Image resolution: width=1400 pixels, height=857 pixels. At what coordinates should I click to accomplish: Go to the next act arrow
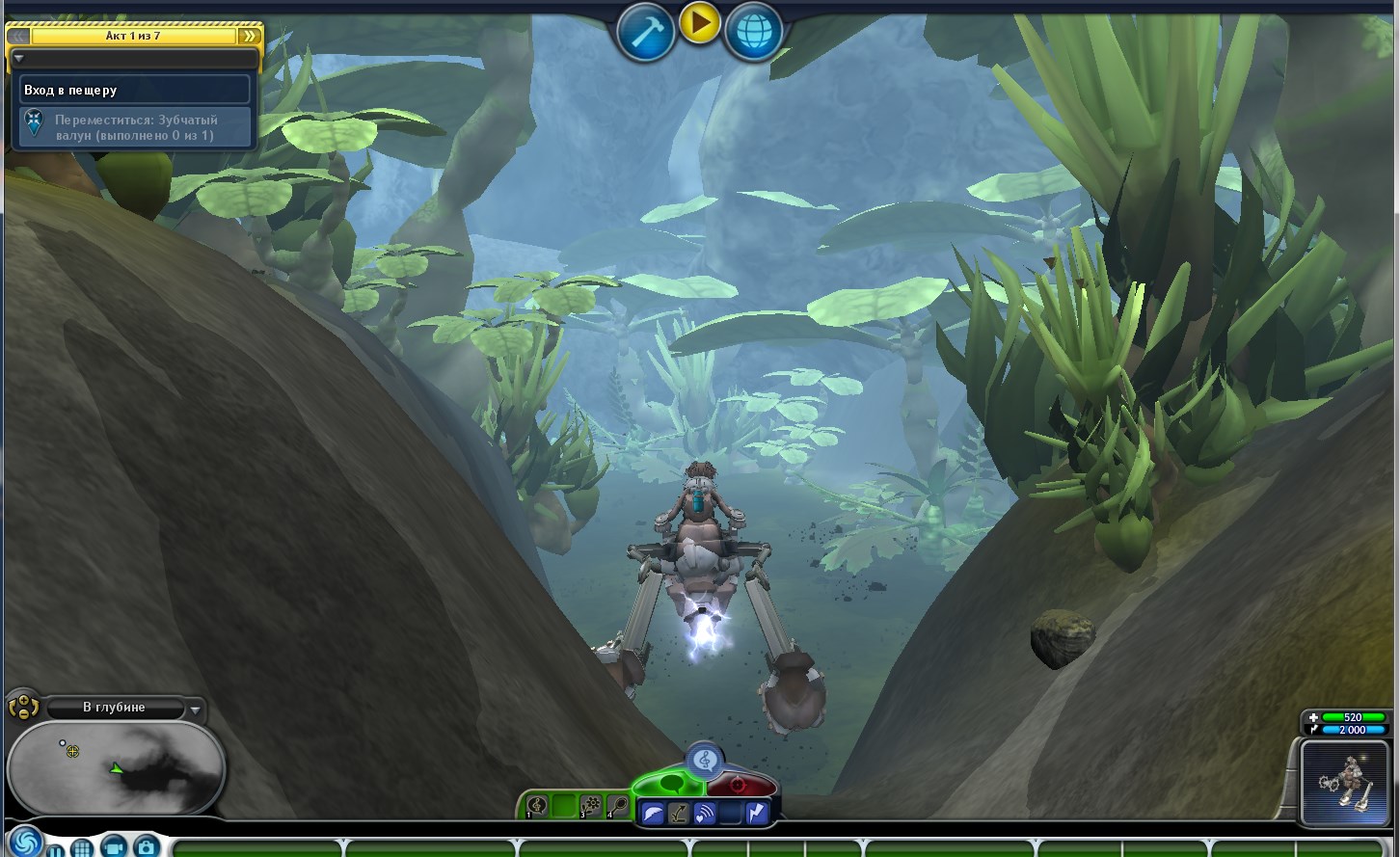[250, 37]
